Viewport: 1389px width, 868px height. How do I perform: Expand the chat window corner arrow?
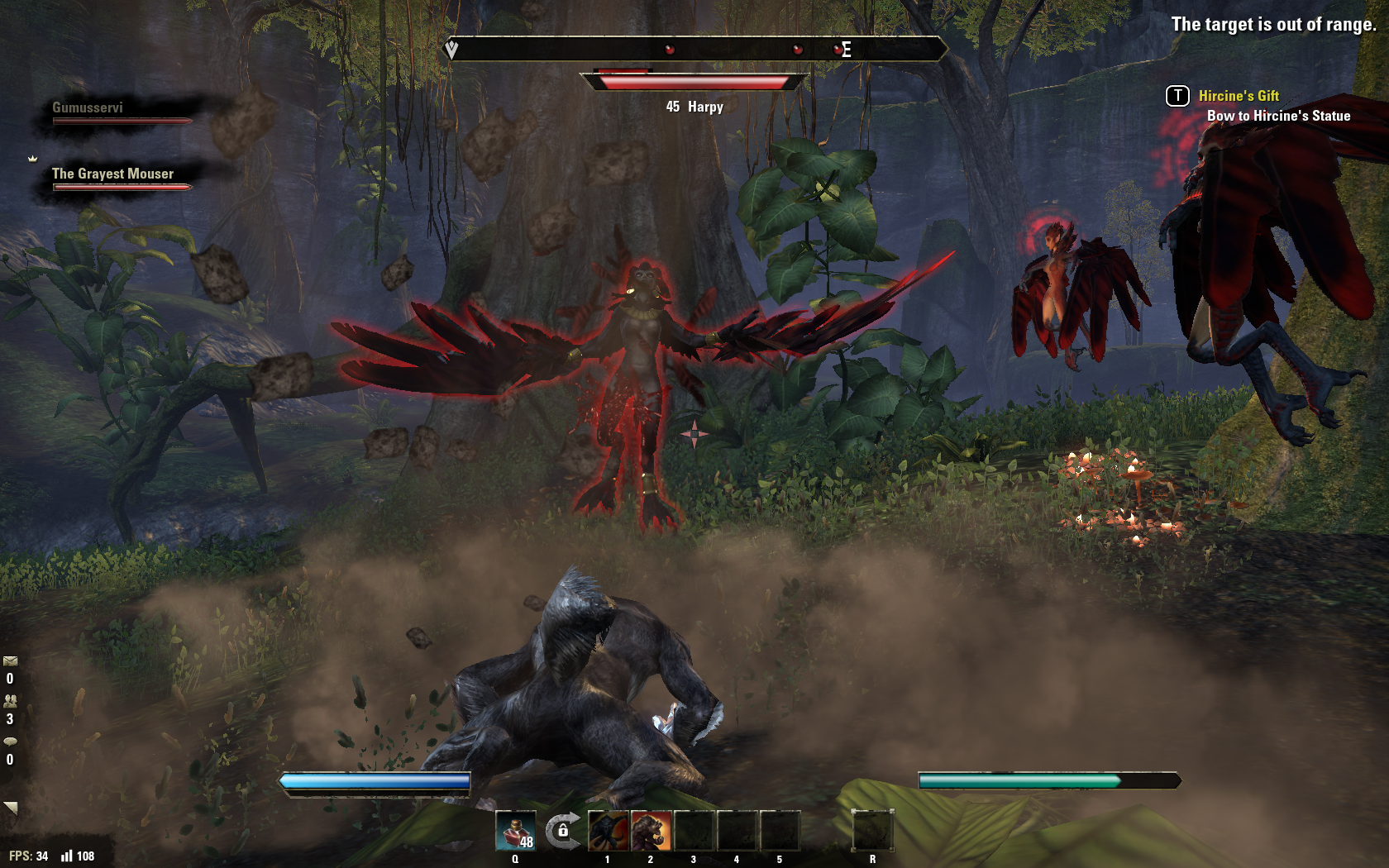10,808
